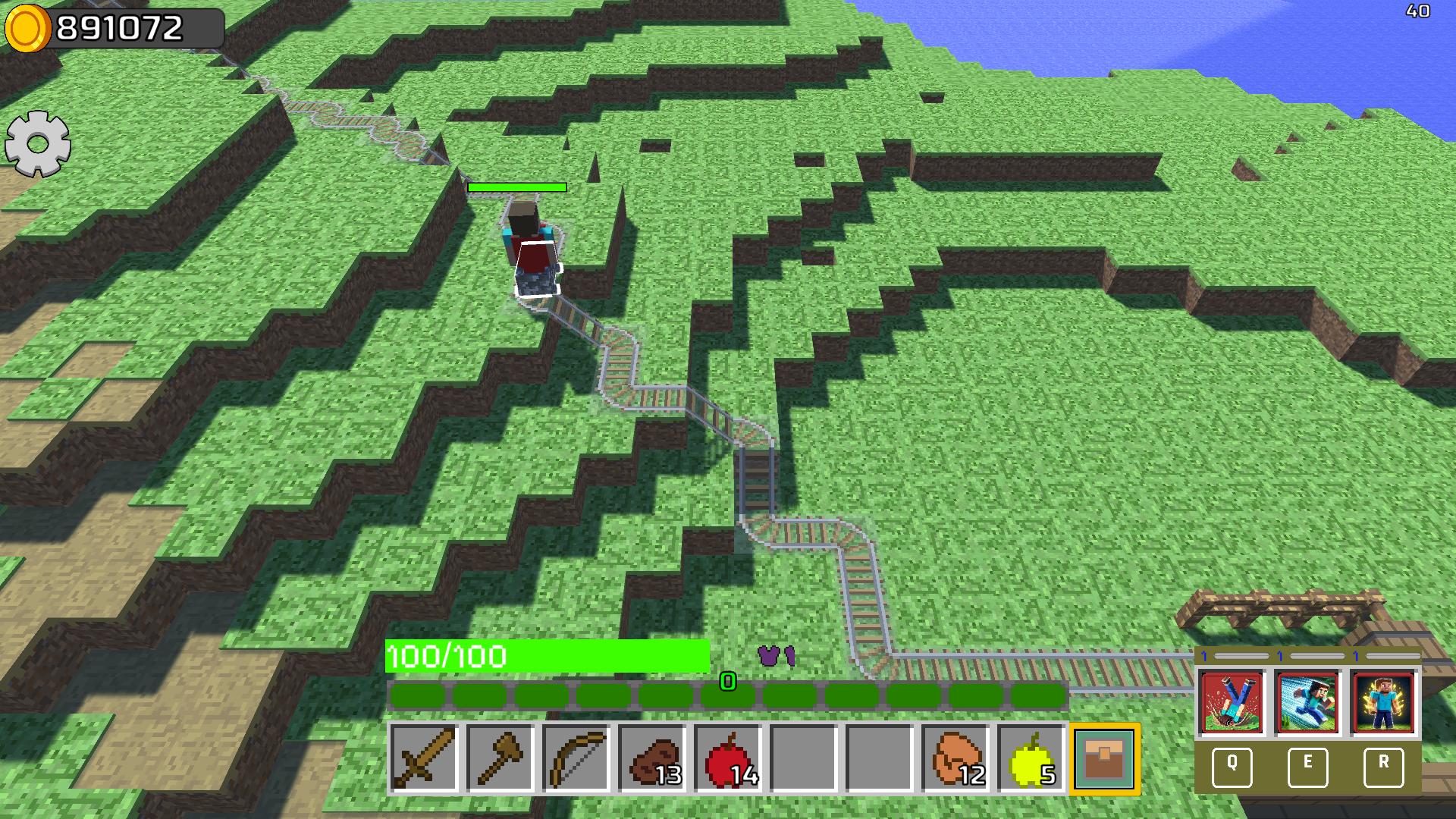The height and width of the screenshot is (819, 1456).
Task: Open the settings gear menu
Action: pyautogui.click(x=36, y=144)
